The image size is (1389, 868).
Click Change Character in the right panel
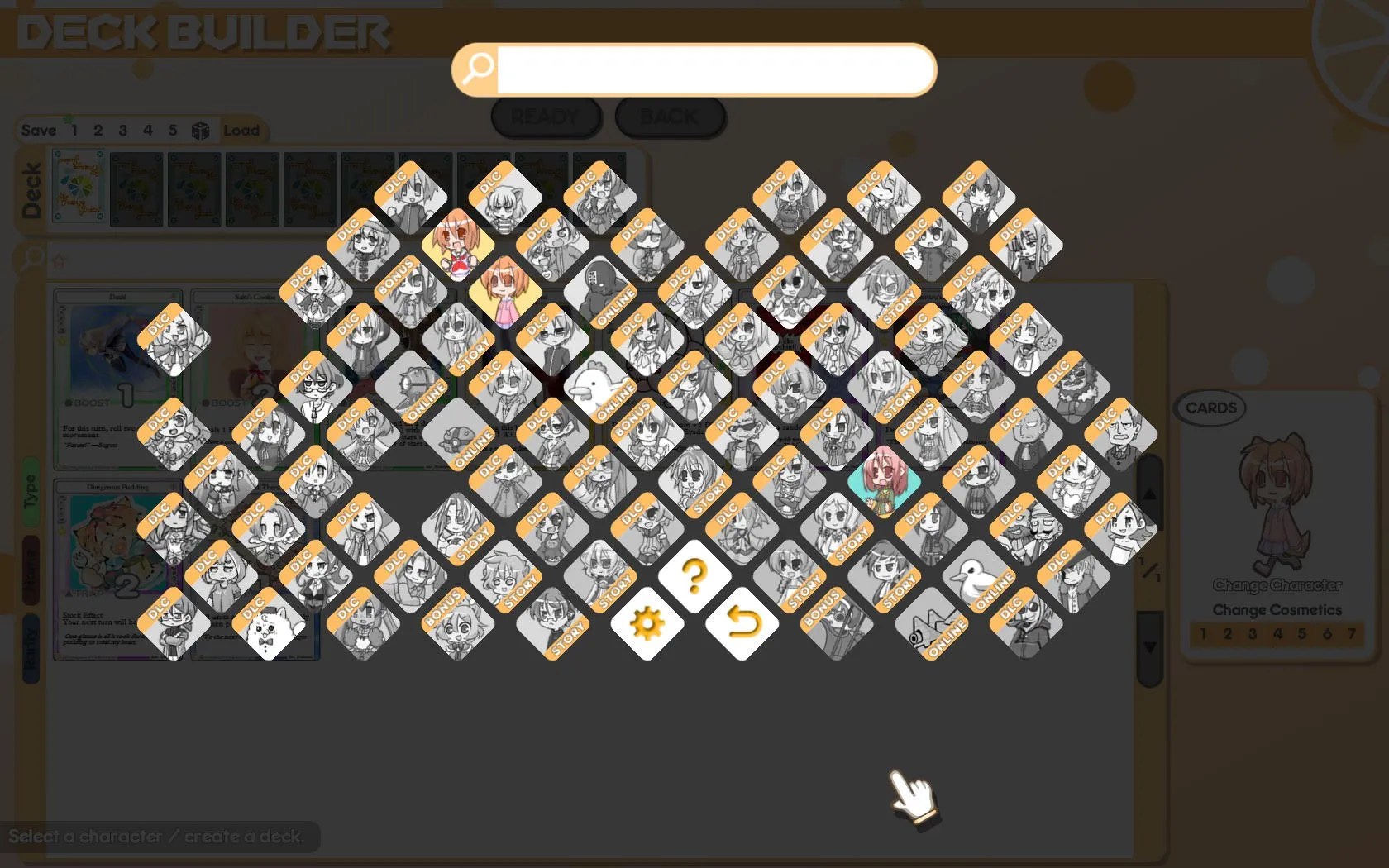[x=1278, y=587]
